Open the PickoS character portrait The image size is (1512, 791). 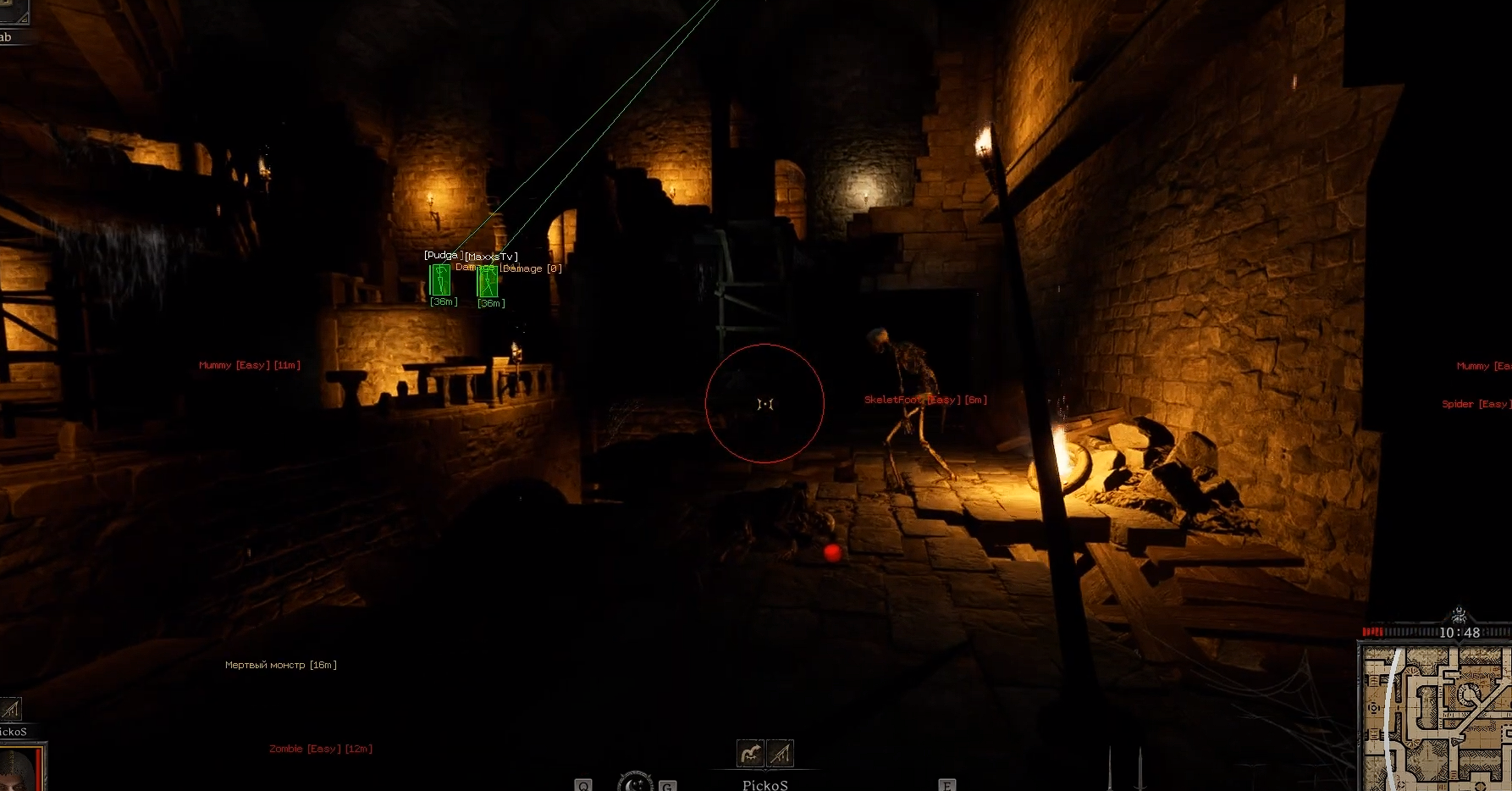(17, 771)
